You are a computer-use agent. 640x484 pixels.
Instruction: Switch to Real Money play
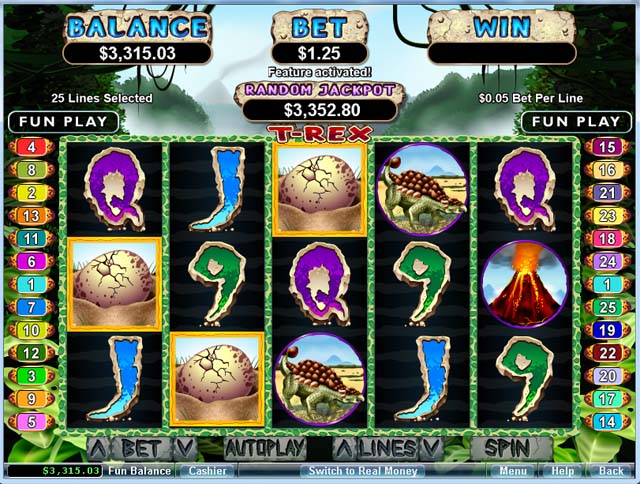point(365,470)
